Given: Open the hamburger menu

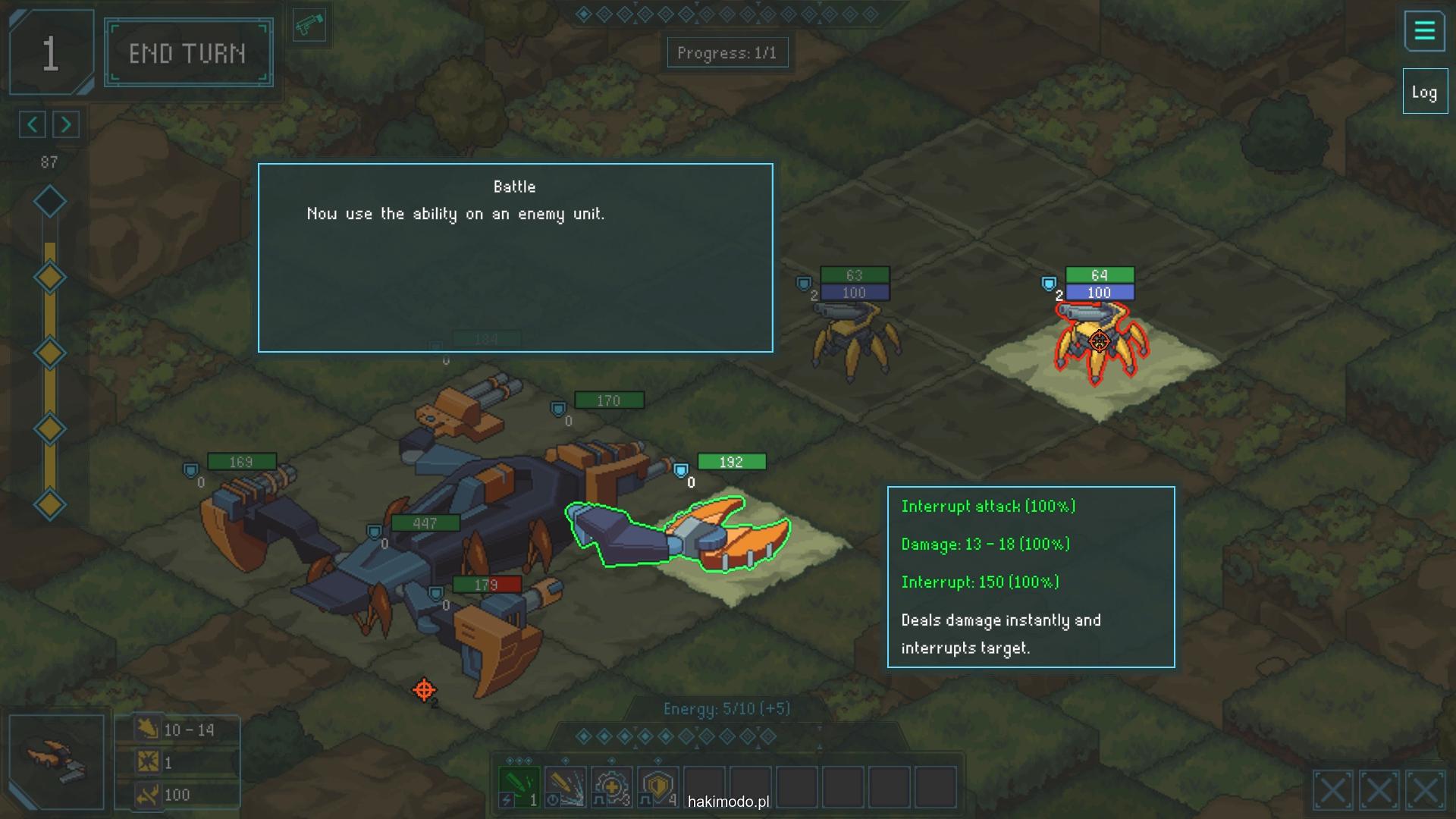Looking at the screenshot, I should coord(1424,31).
